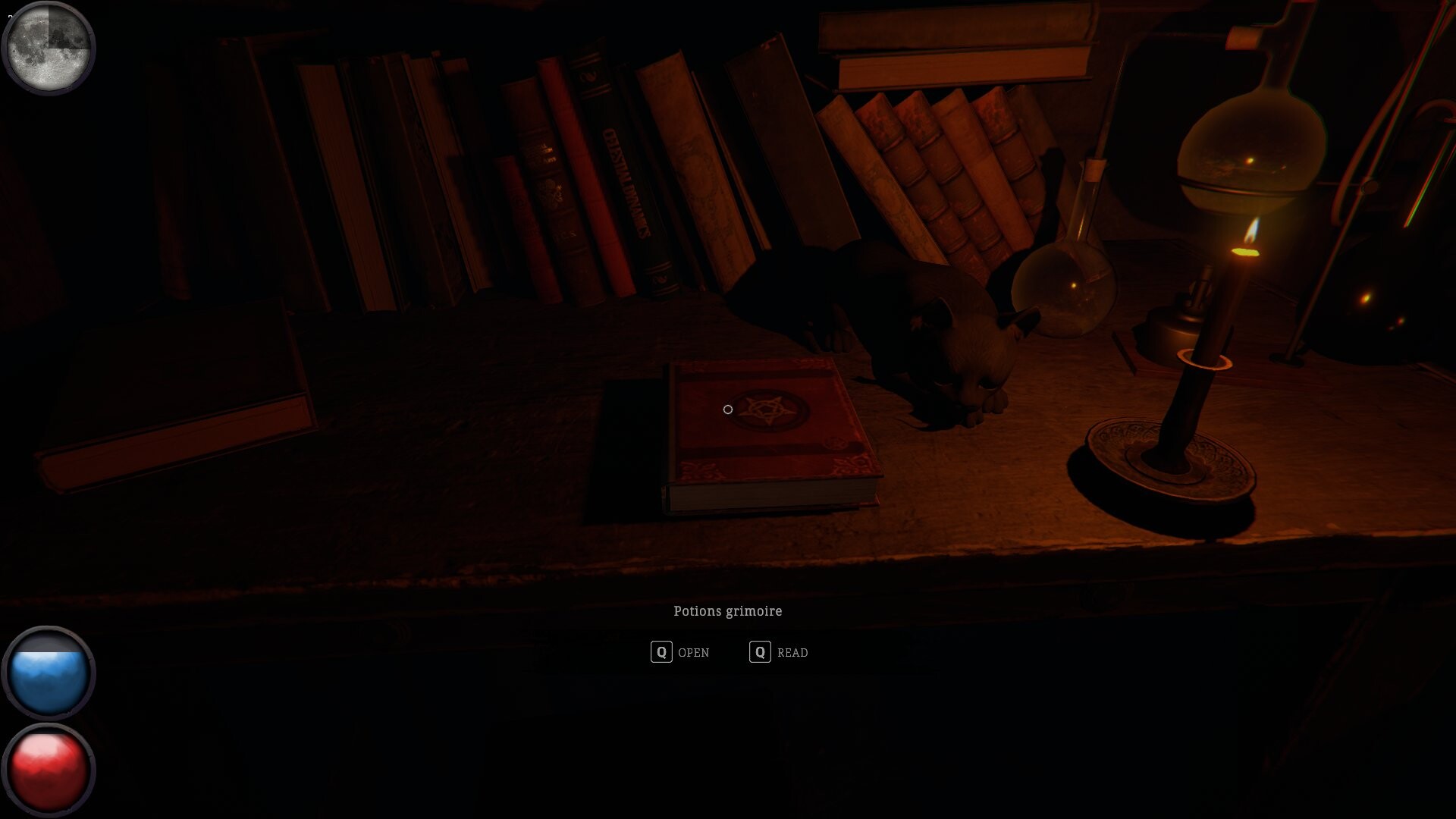
Task: Click the Potions grimoire title text
Action: point(728,610)
